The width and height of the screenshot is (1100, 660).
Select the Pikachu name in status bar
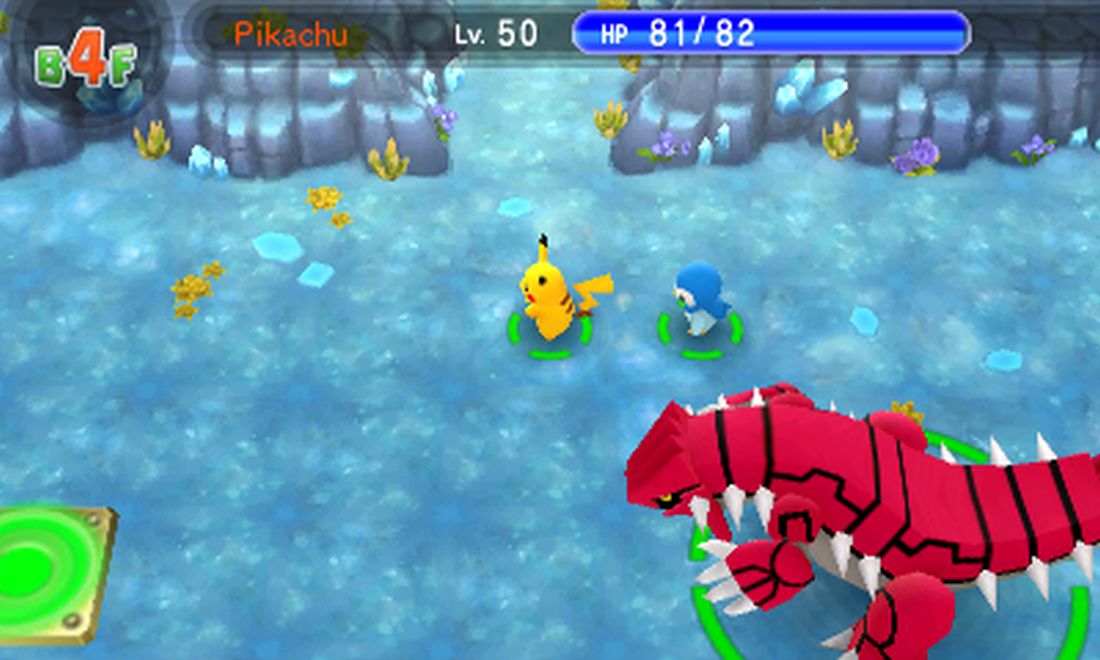coord(291,35)
